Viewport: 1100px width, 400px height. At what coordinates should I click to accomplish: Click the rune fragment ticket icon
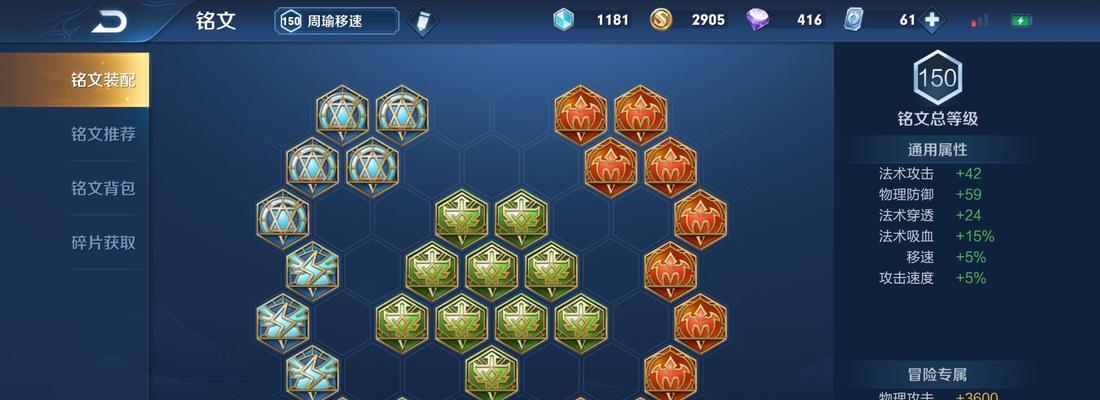click(855, 20)
